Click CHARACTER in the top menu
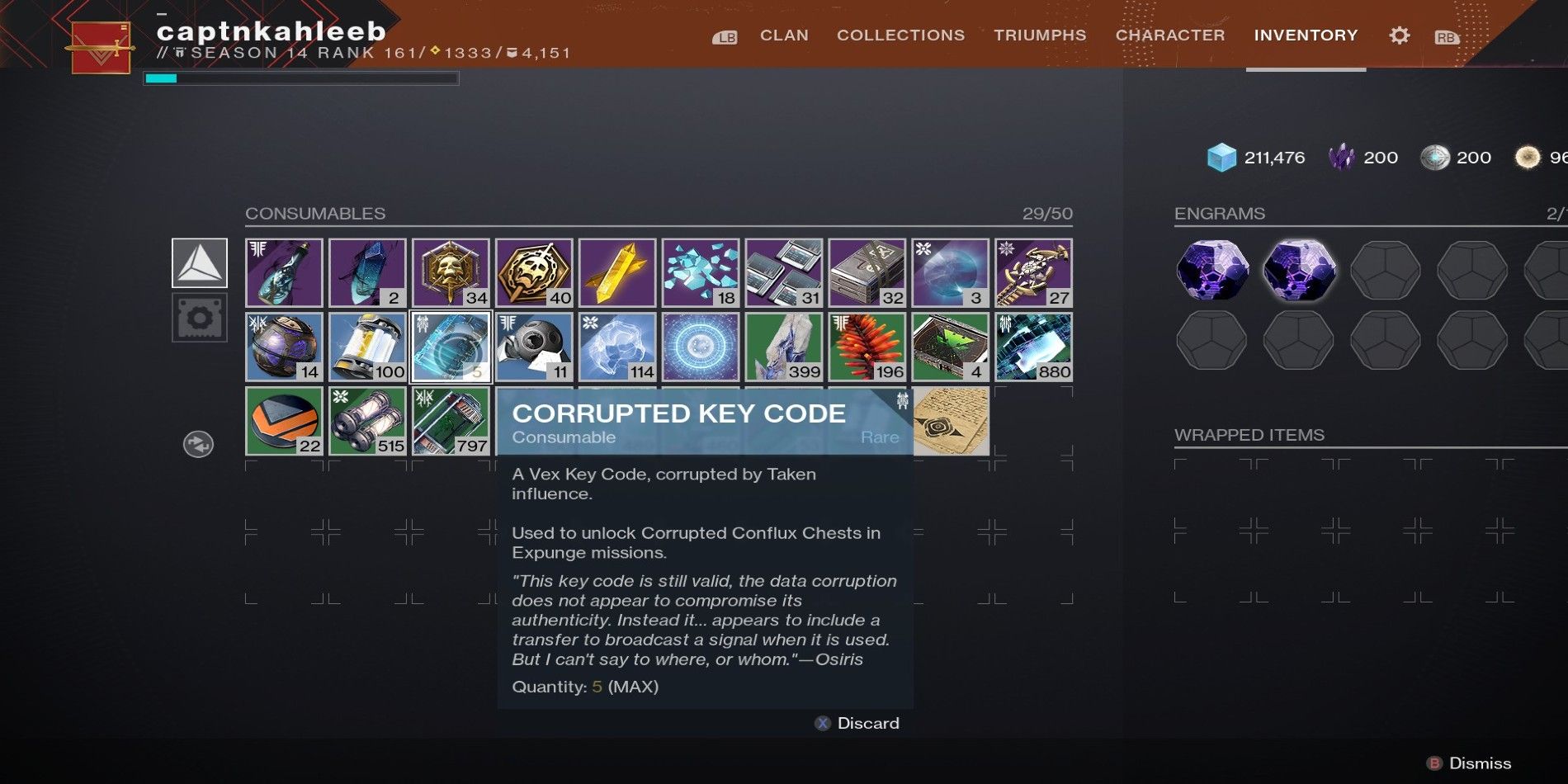Viewport: 1568px width, 784px height. [1169, 35]
